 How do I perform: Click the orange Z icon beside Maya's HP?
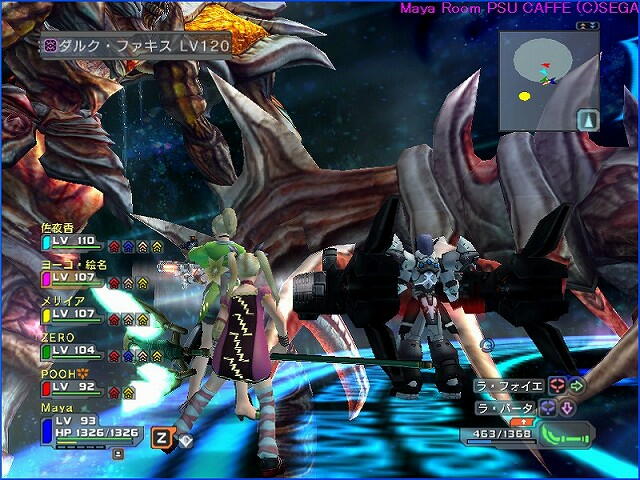(x=160, y=436)
